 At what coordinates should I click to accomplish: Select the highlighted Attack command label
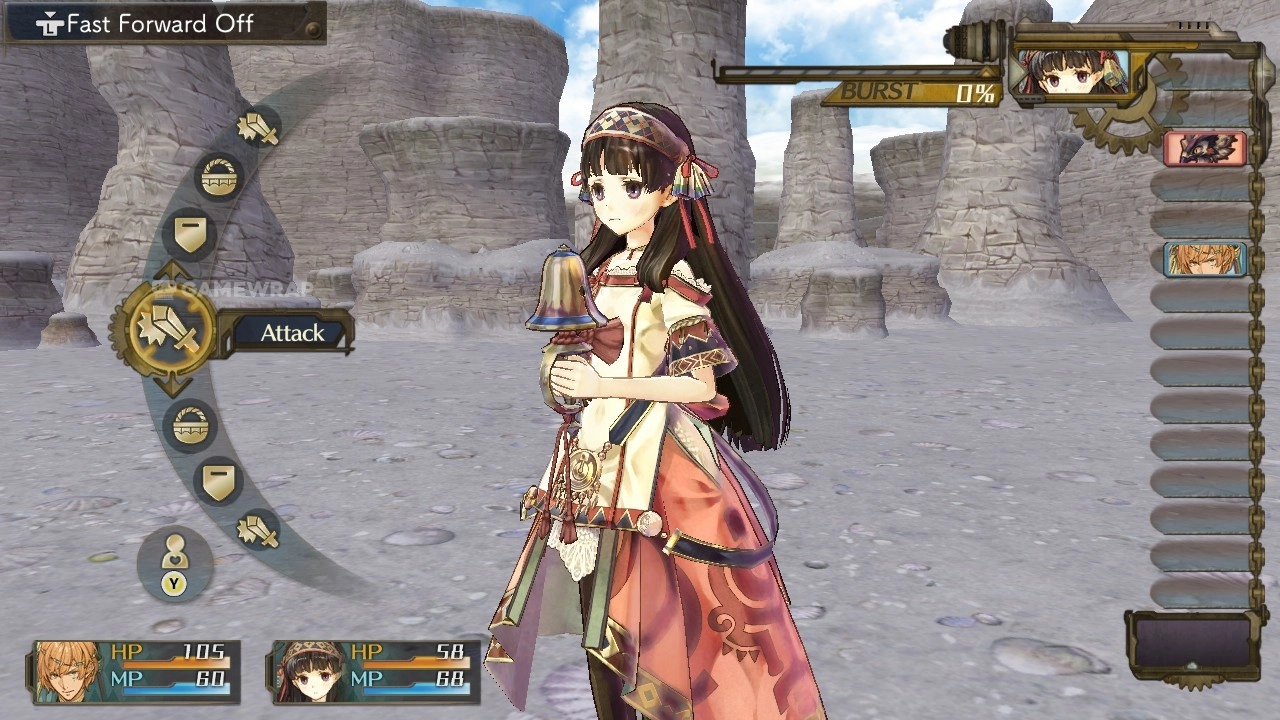[292, 333]
